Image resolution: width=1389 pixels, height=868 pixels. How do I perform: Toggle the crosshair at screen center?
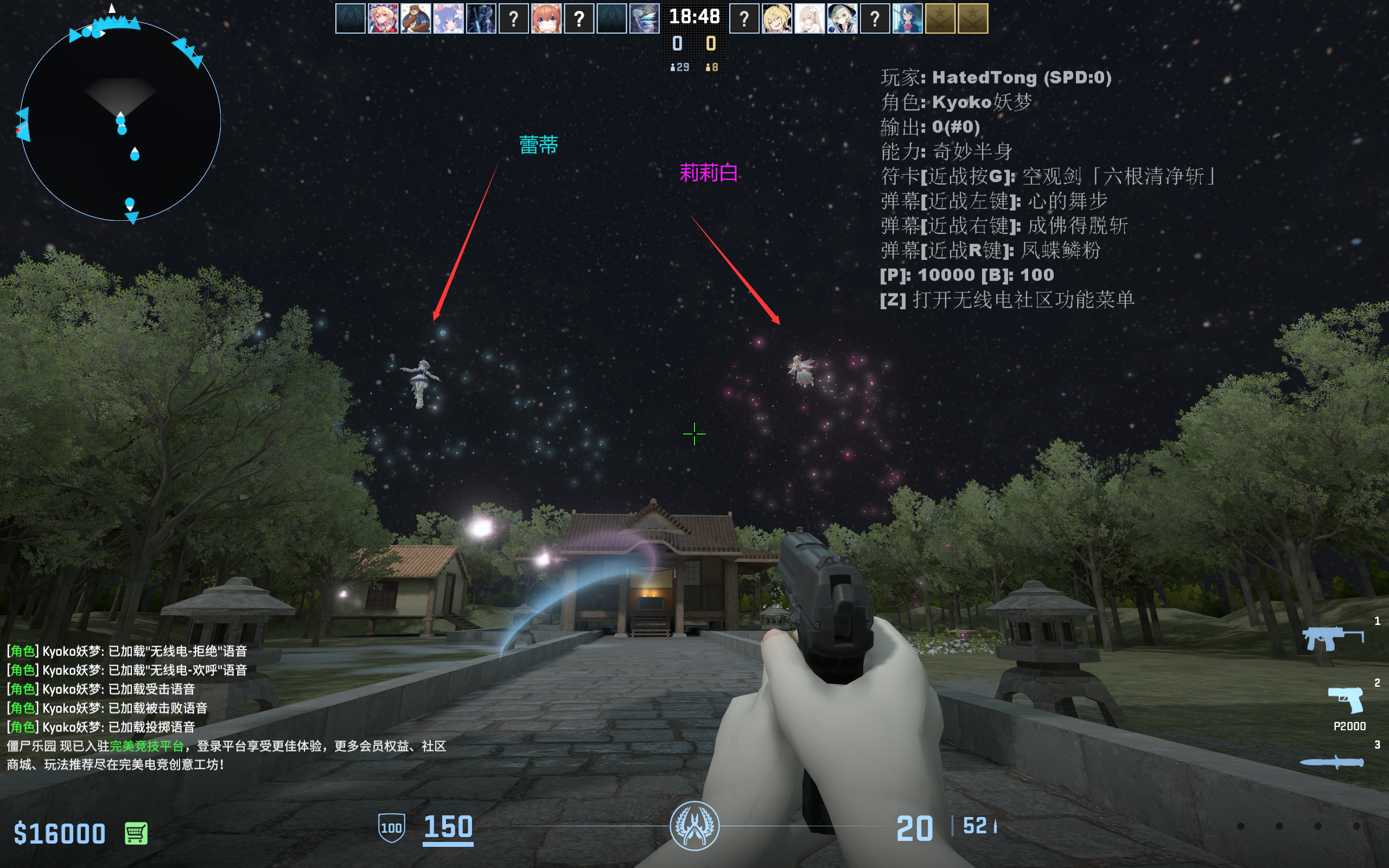(x=694, y=435)
